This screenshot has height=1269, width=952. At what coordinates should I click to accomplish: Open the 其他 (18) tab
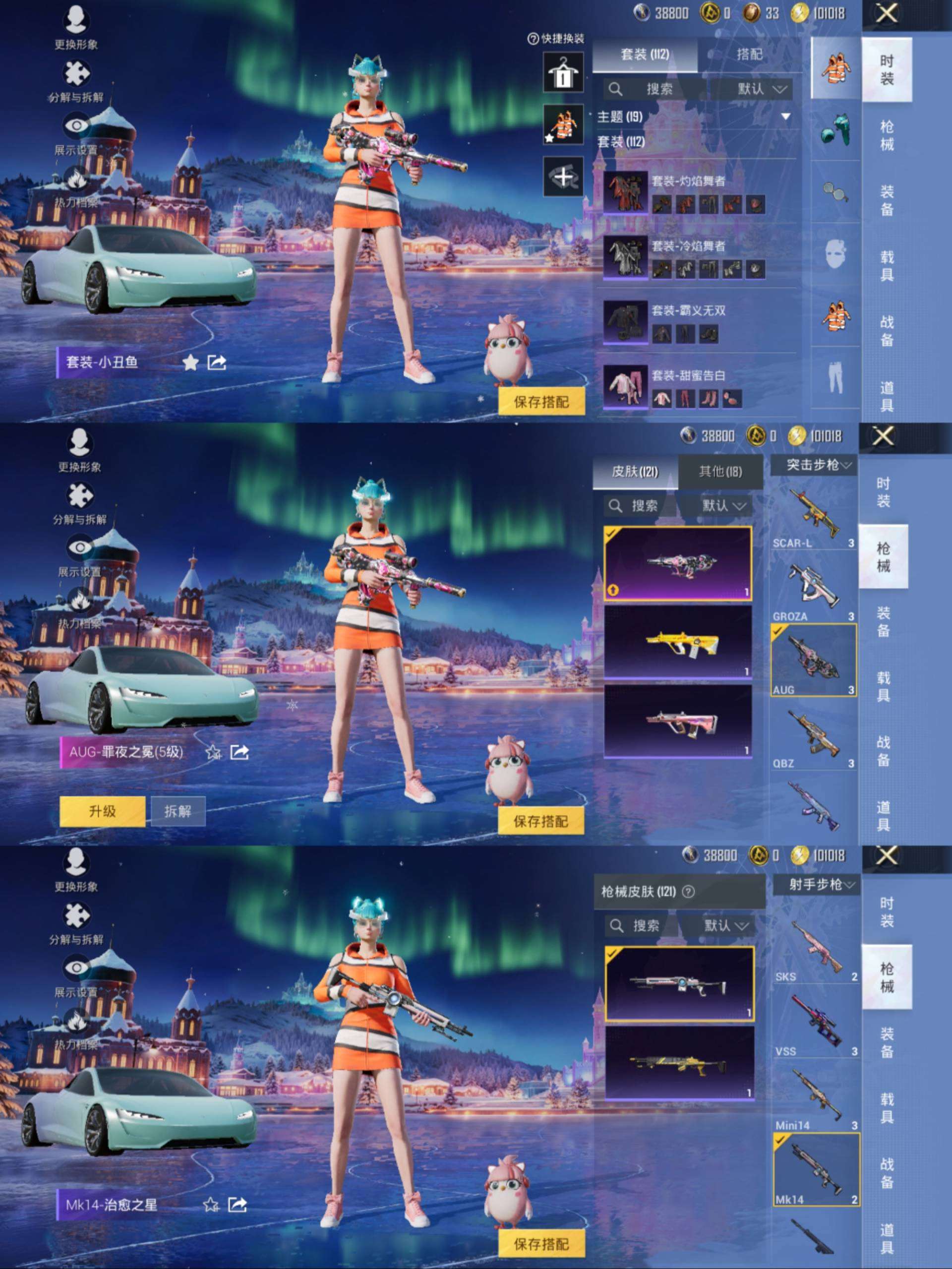coord(721,472)
